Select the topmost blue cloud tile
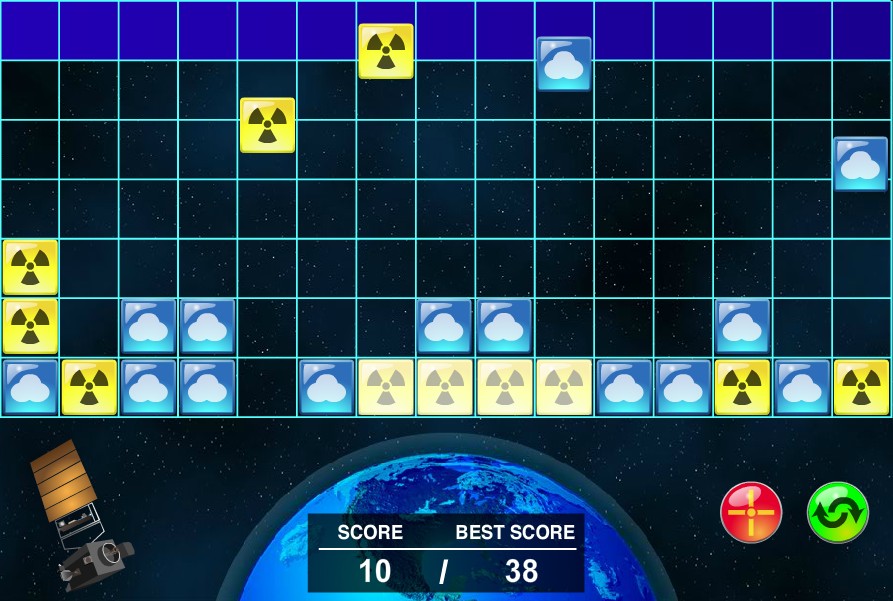 tap(564, 64)
